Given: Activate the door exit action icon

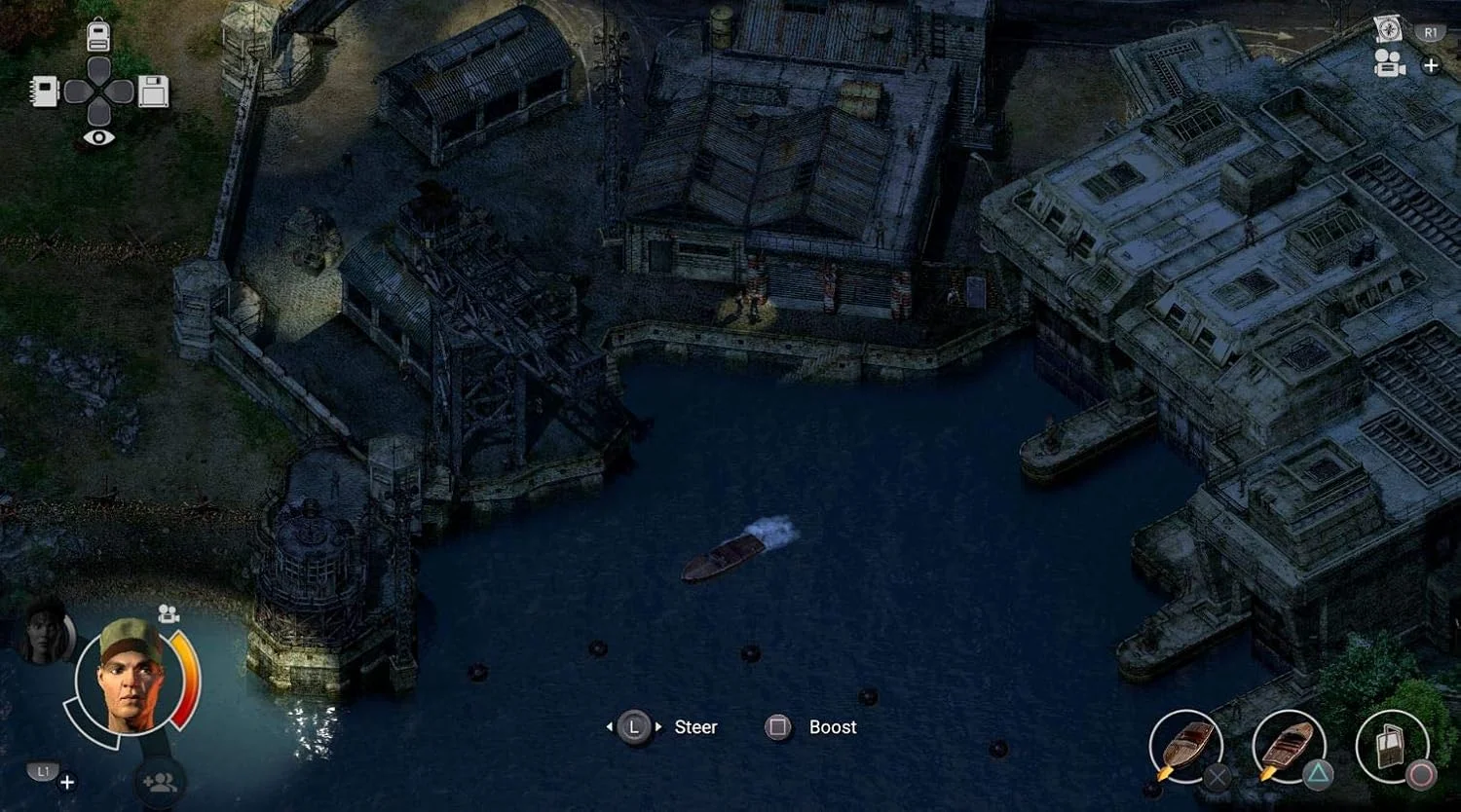Looking at the screenshot, I should pos(1391,747).
